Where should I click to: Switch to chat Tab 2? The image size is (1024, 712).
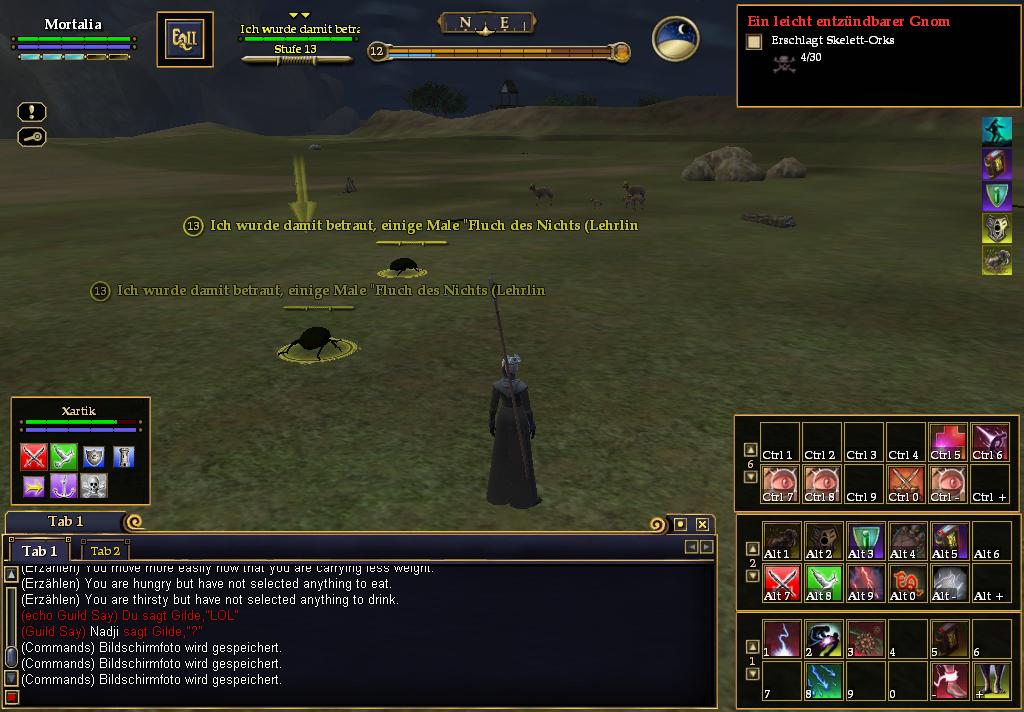(x=105, y=551)
